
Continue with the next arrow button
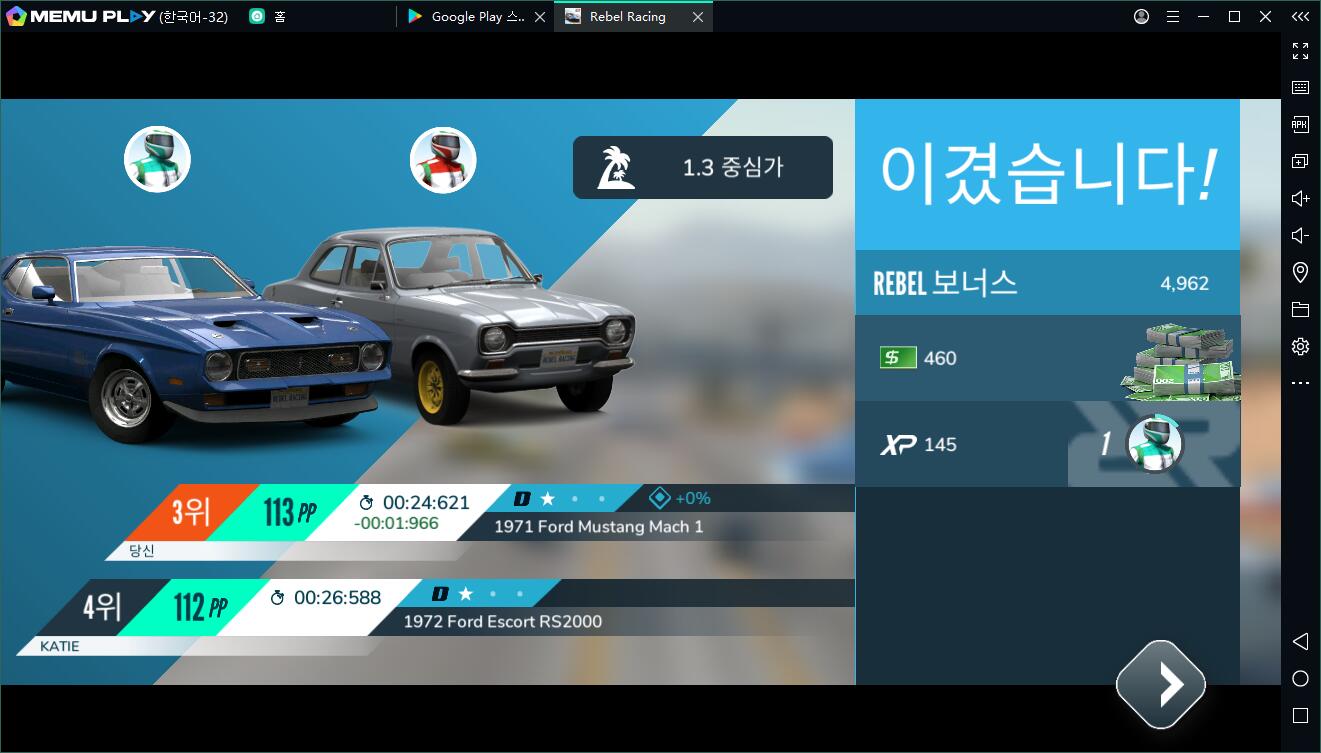tap(1160, 685)
